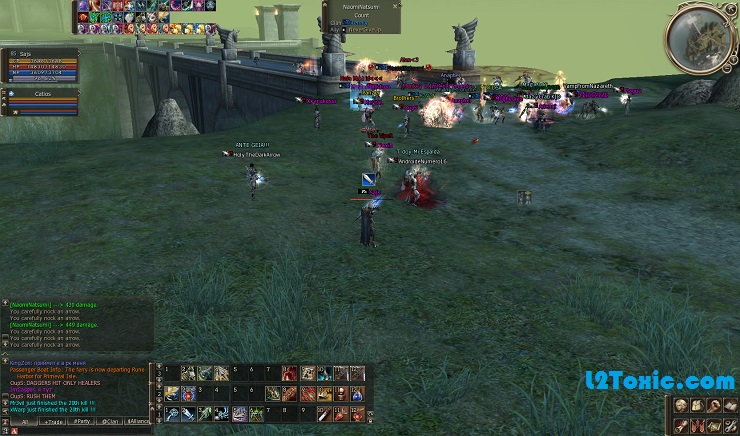Open the inventory bag icon
740x436 pixels.
[x=696, y=405]
